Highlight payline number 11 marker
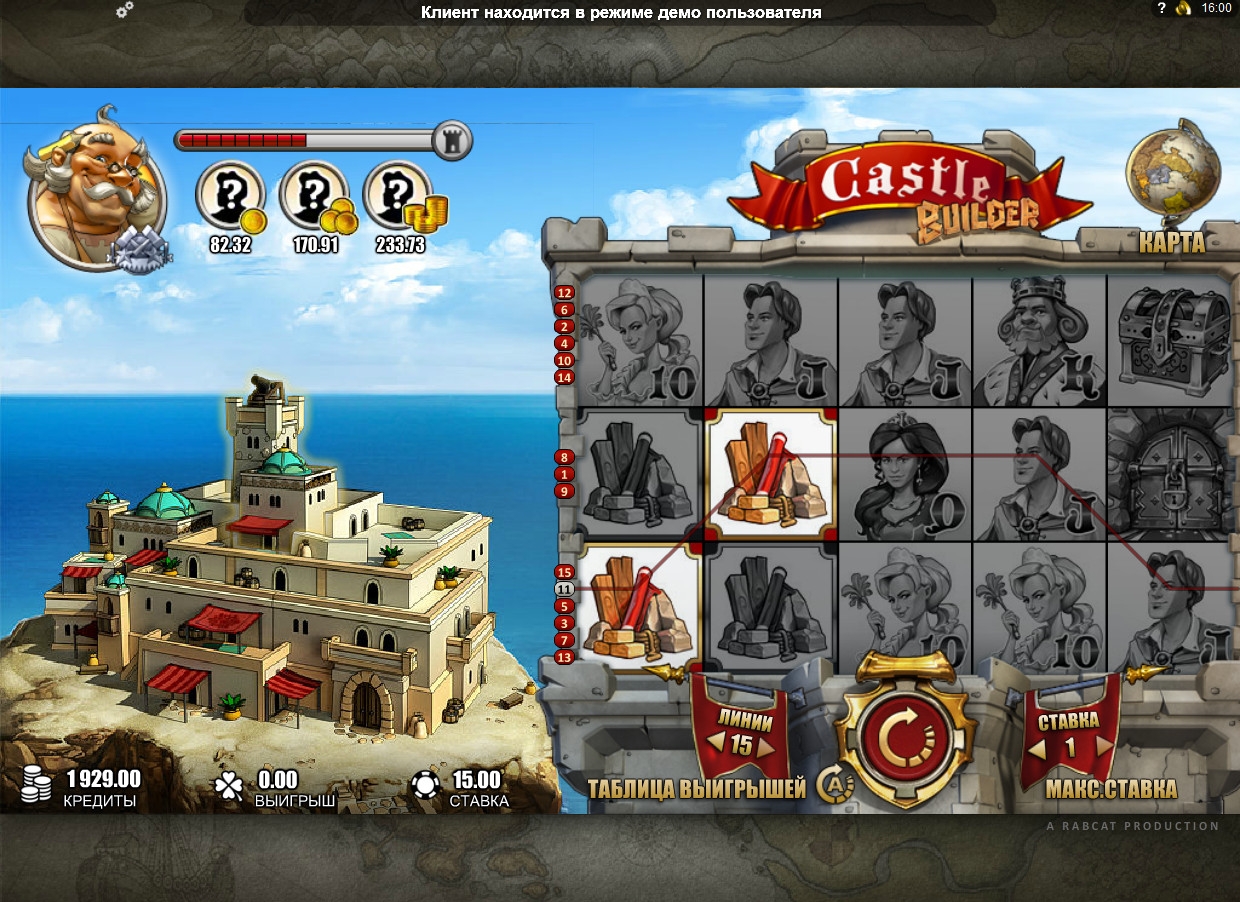The height and width of the screenshot is (902, 1240). click(x=564, y=589)
